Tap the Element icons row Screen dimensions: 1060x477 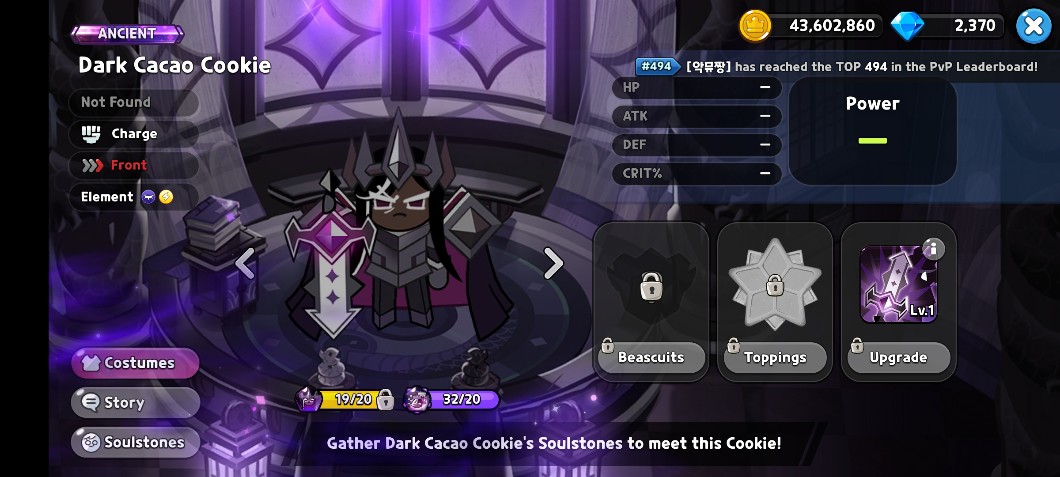(157, 197)
